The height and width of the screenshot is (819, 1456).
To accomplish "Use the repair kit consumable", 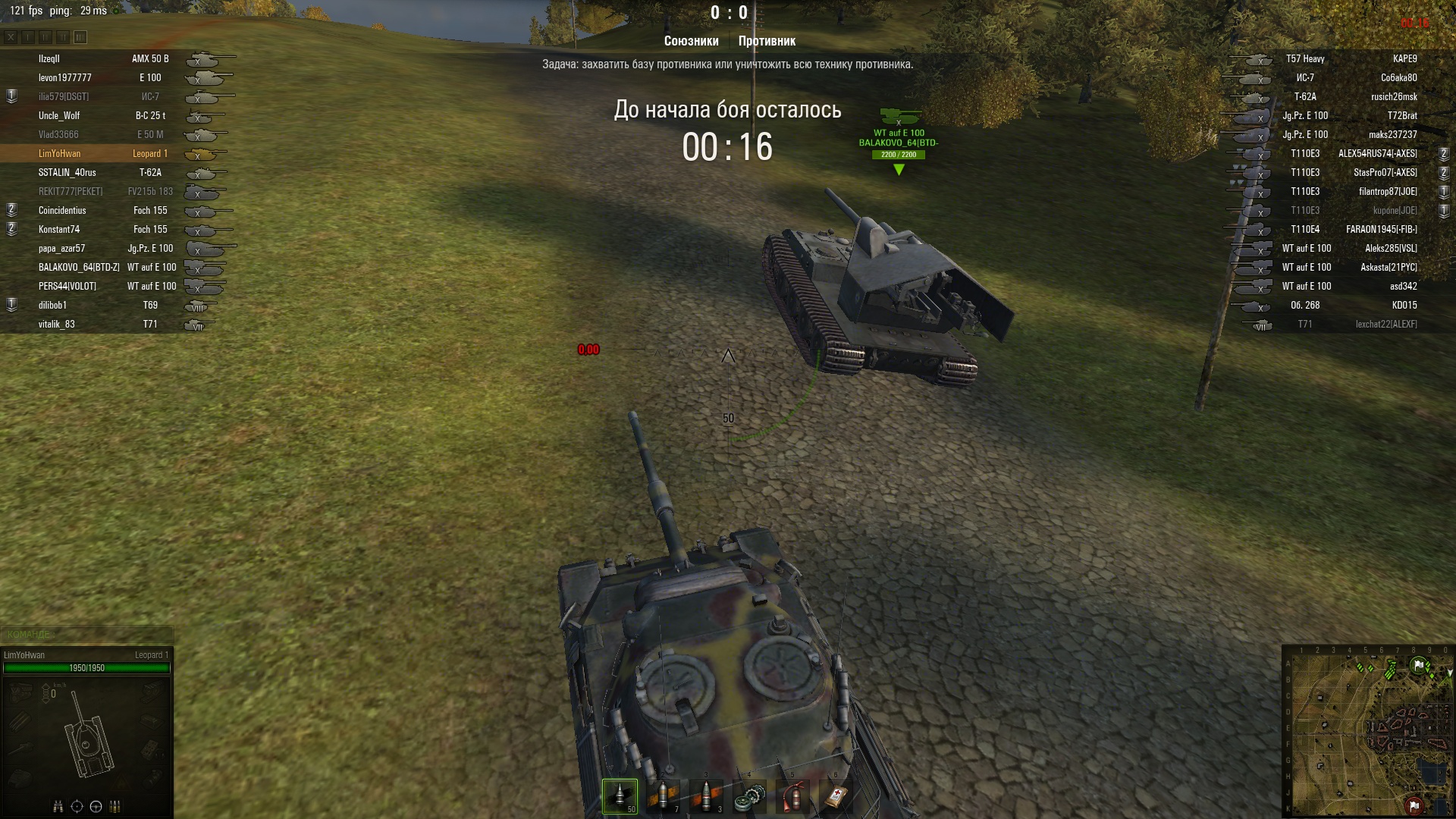I will [x=749, y=795].
